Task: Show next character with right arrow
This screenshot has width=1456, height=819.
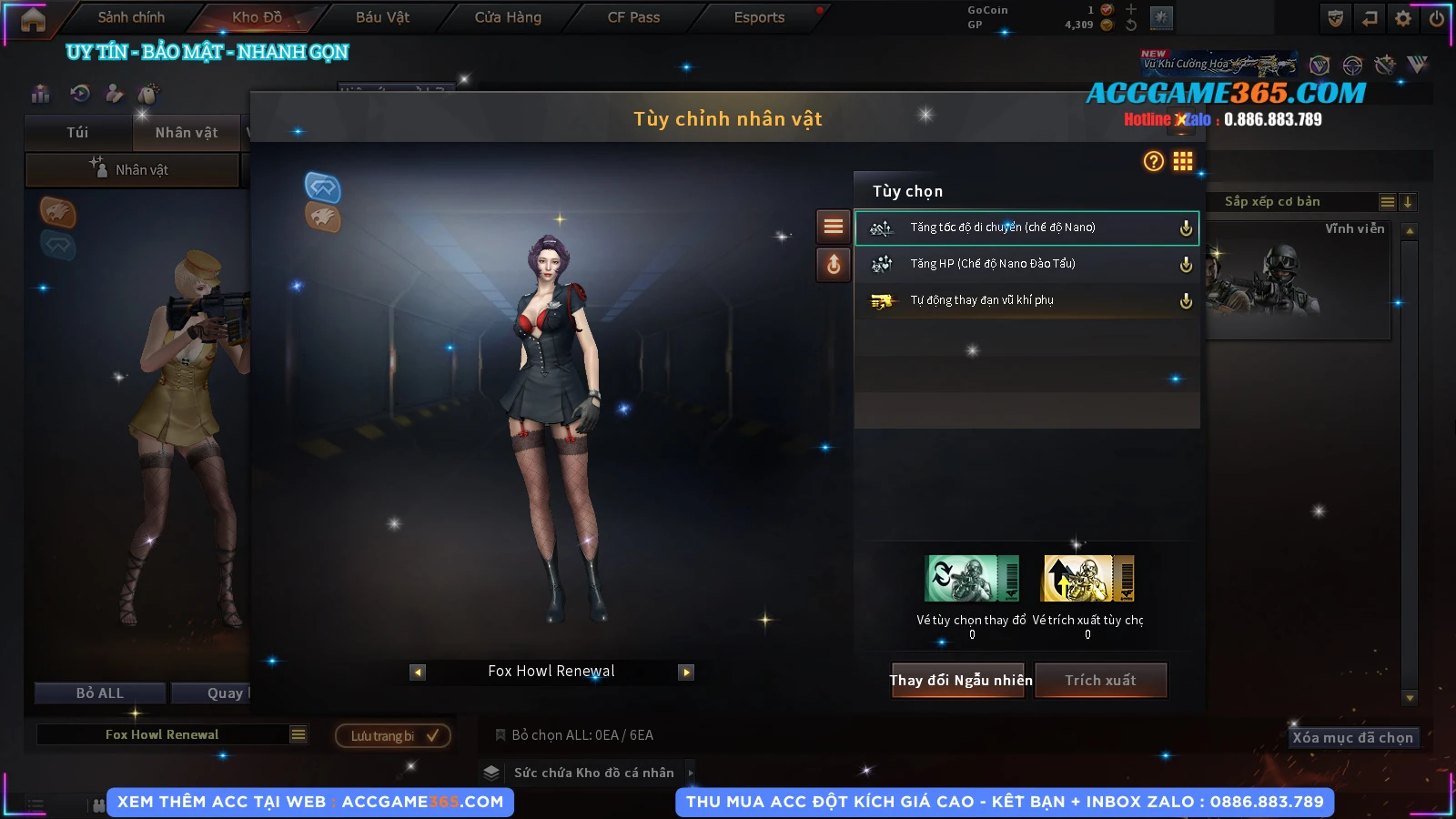Action: [686, 672]
